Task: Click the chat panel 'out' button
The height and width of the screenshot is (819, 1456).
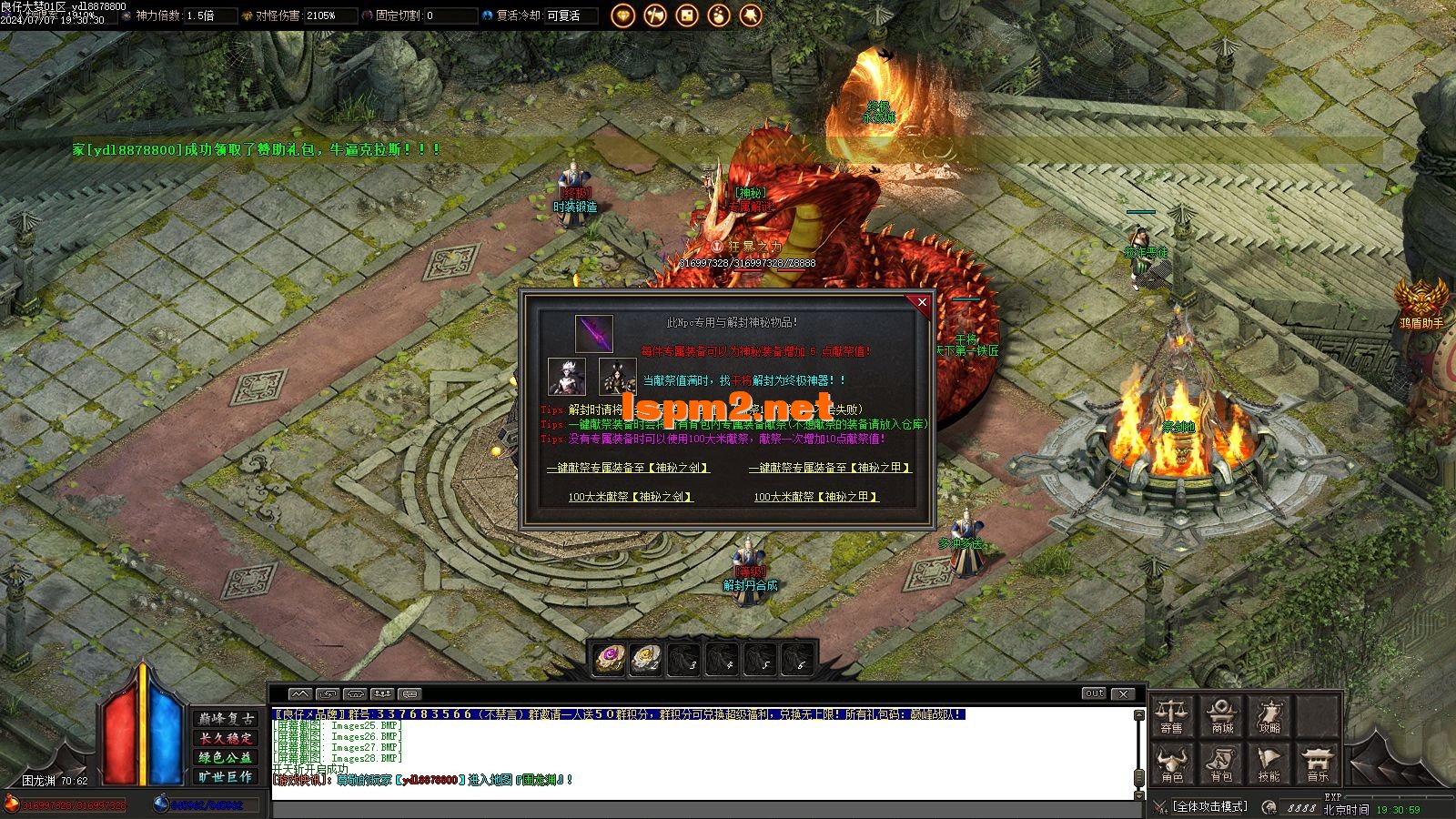Action: 1094,693
